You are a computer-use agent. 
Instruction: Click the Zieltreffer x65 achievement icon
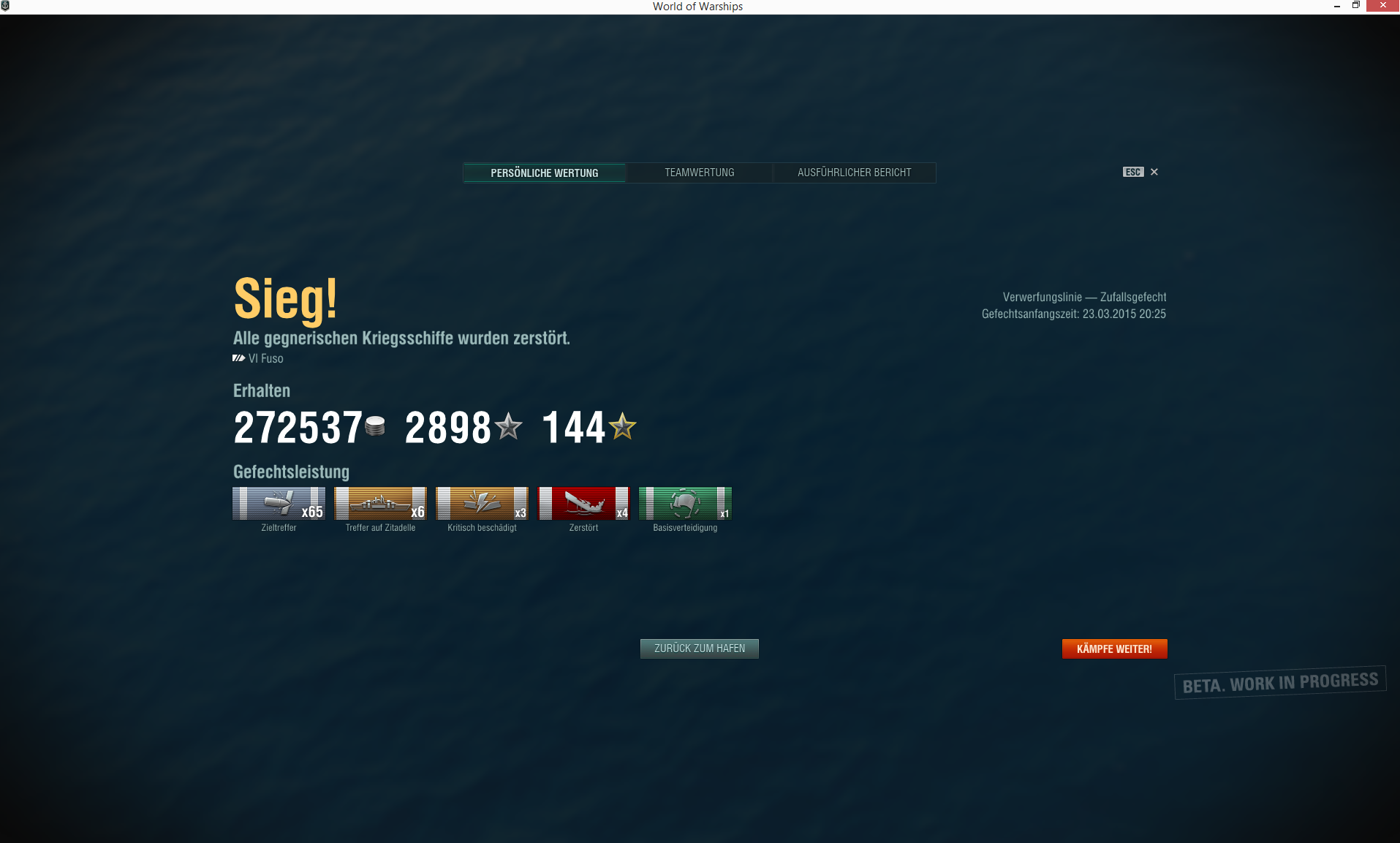[x=279, y=504]
